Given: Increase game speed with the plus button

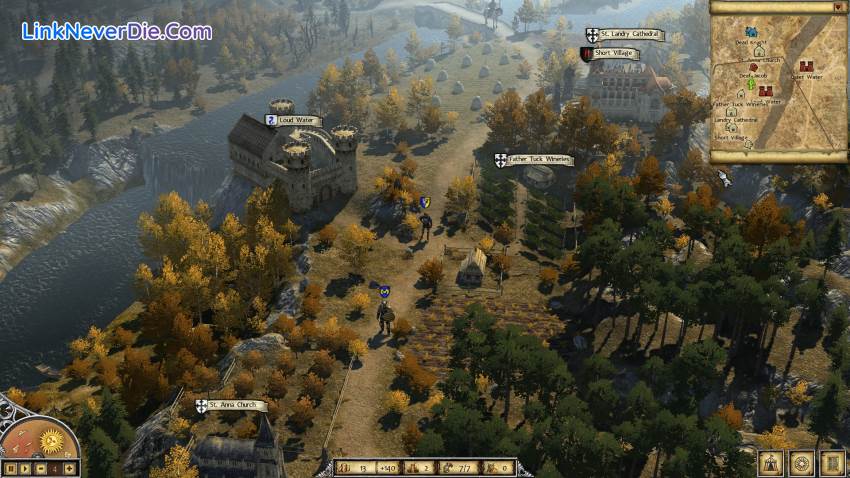Looking at the screenshot, I should point(72,468).
